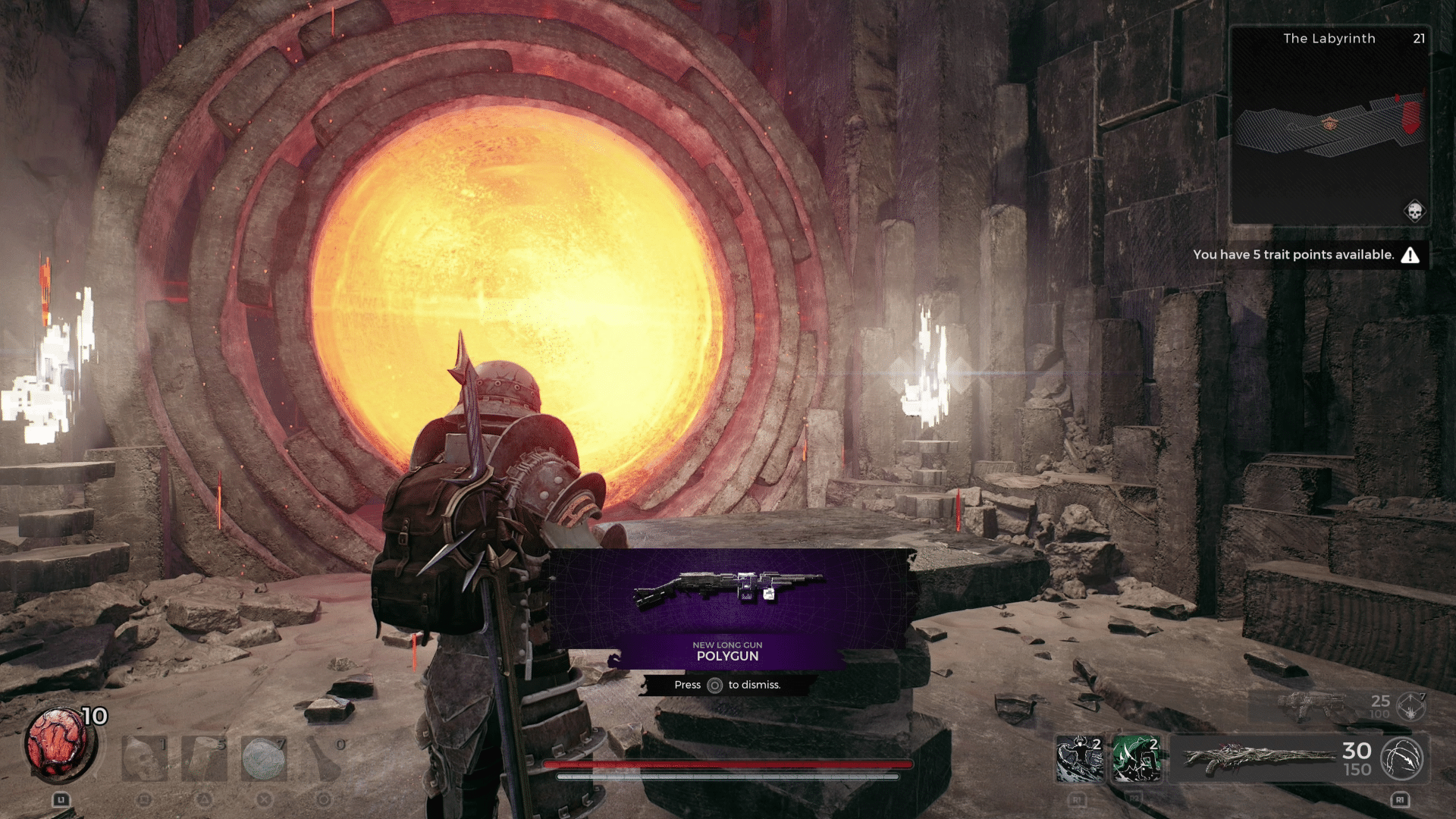Click the new Polygun long gun card

(728, 608)
